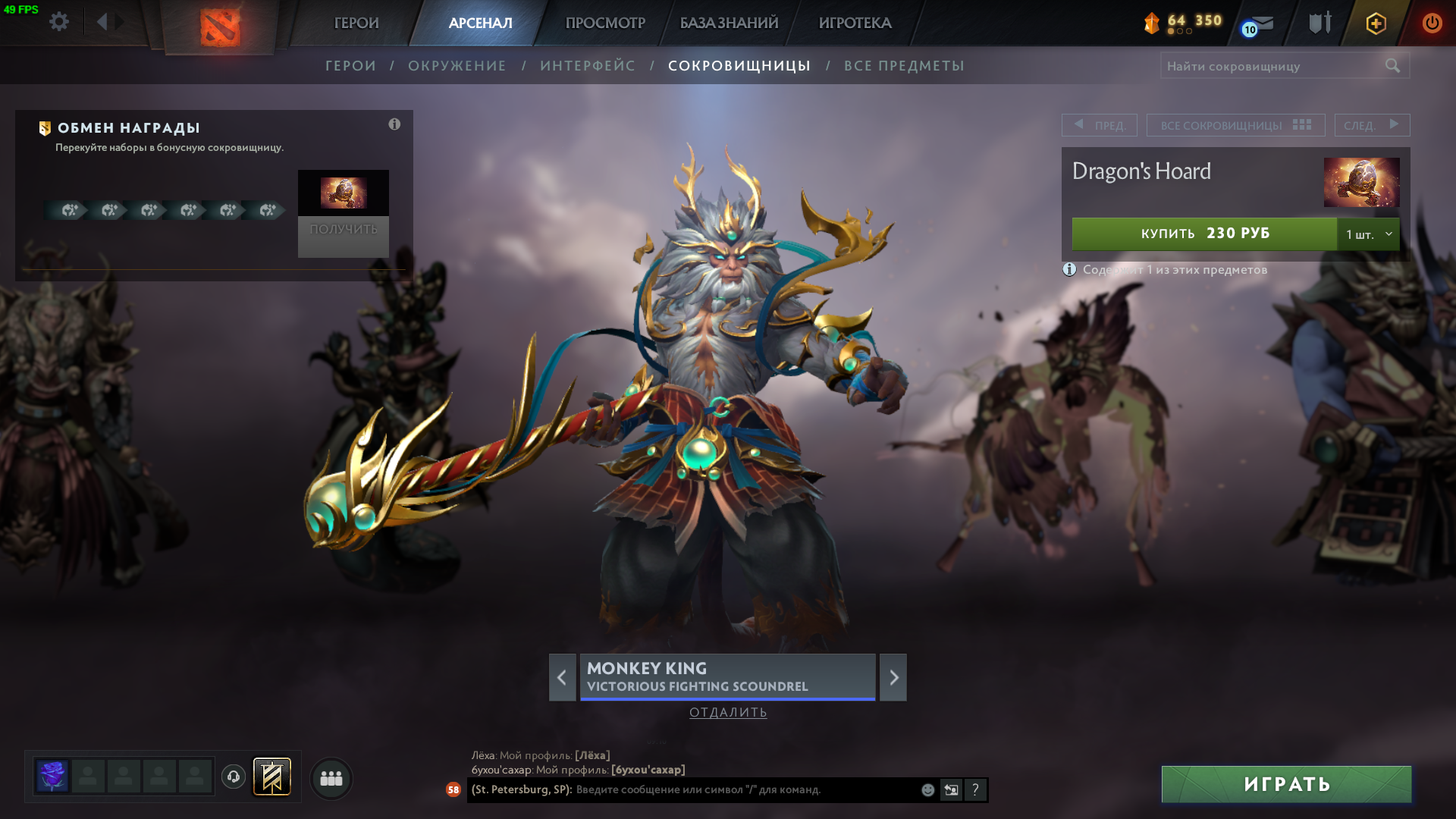
Task: Click the ОТДАЛИТЬ zoom-out link
Action: point(728,712)
